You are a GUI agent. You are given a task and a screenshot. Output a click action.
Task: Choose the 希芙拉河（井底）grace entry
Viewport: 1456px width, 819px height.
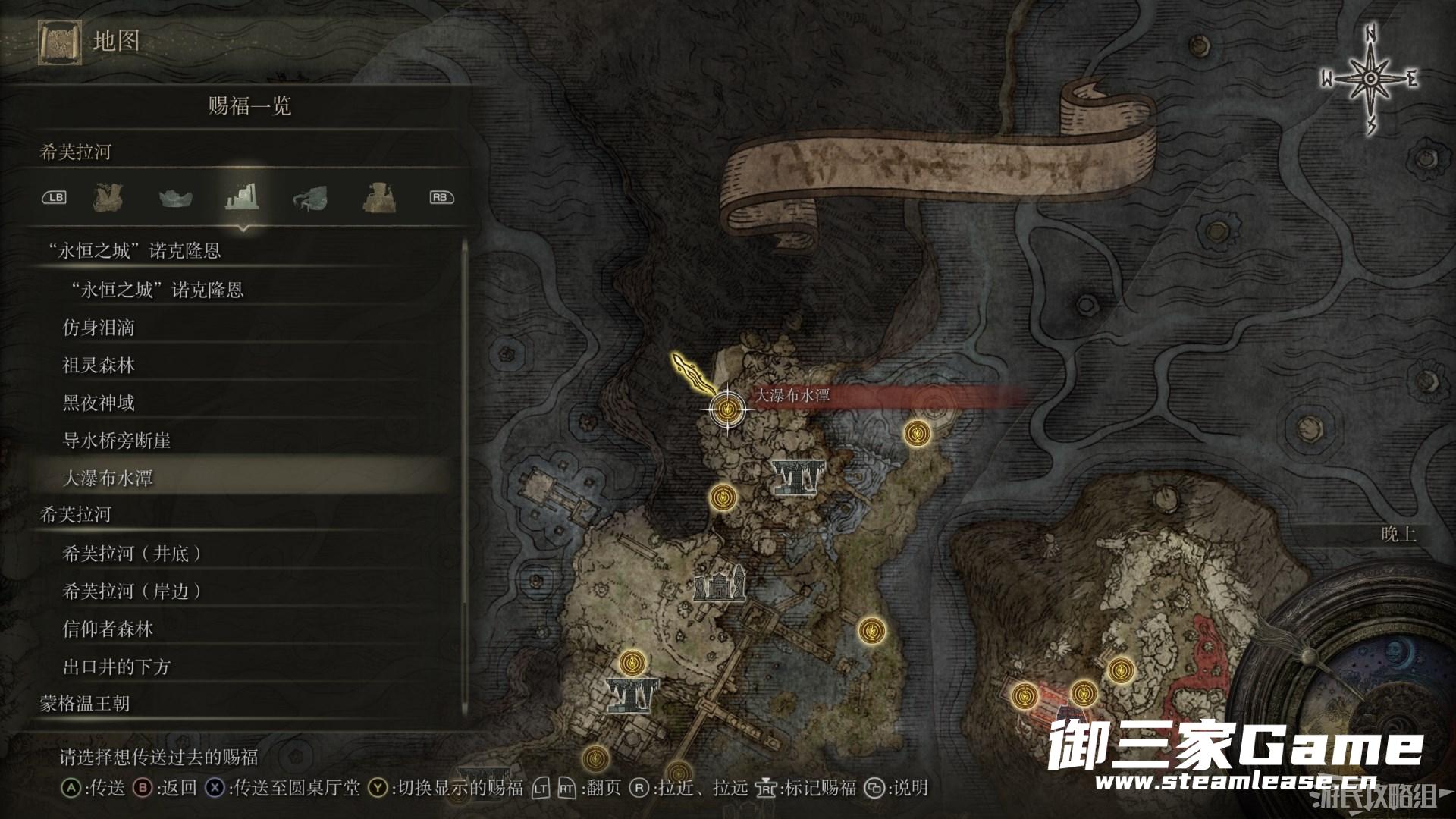[133, 554]
